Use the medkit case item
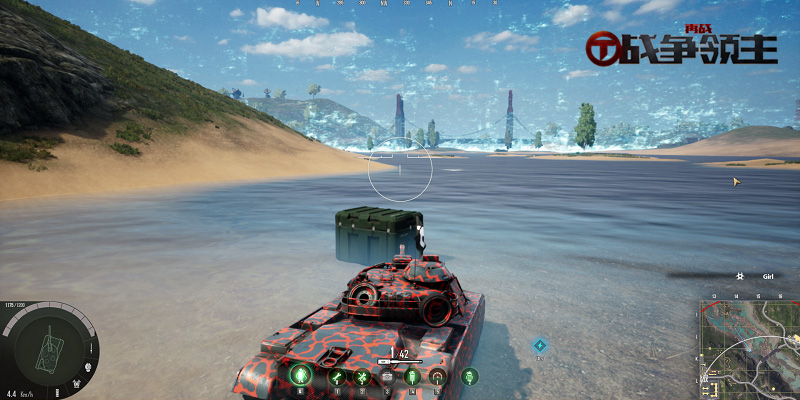 (386, 377)
